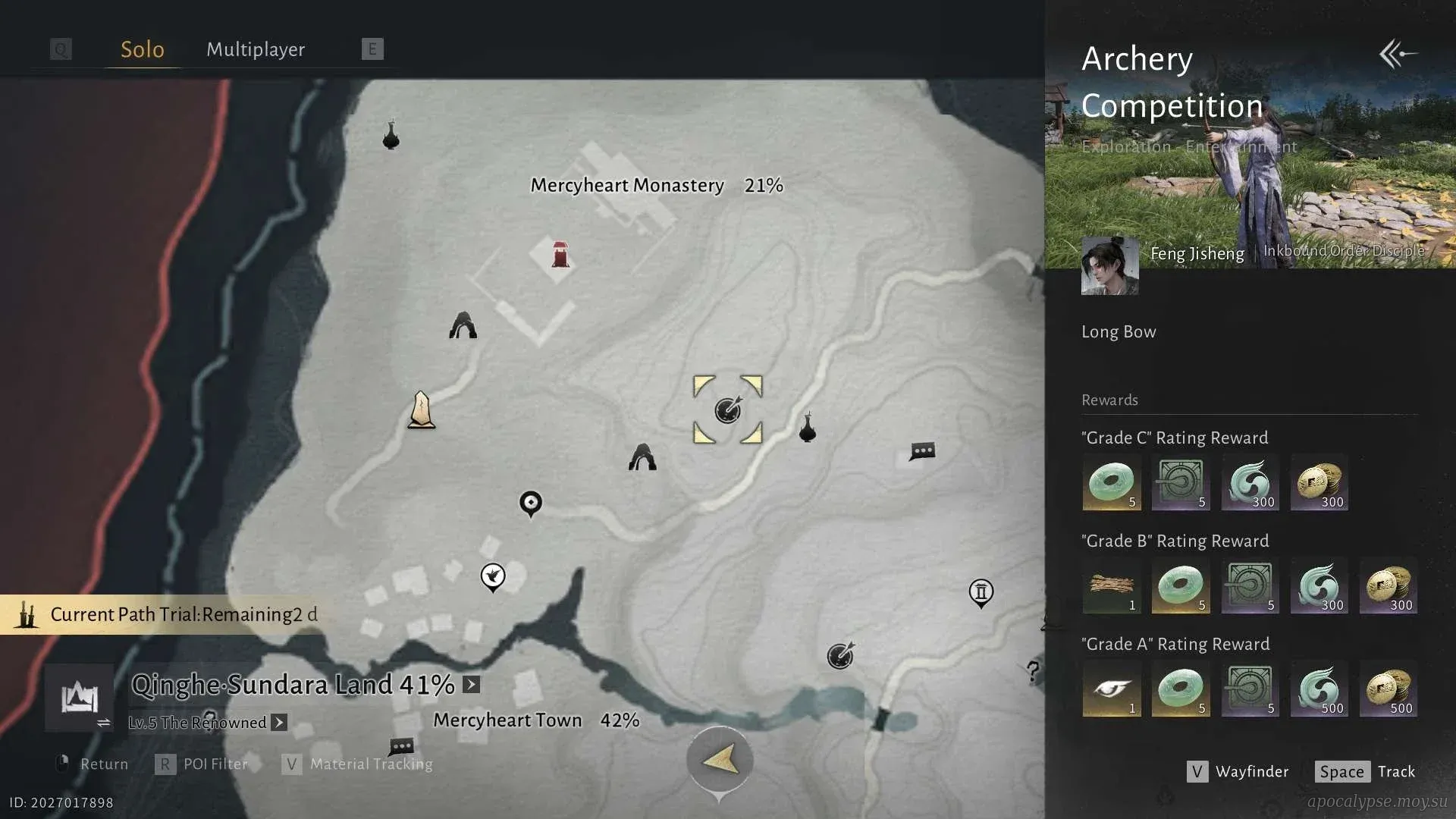1456x819 pixels.
Task: Close the Archery Competition panel with the arrow
Action: 1398,54
